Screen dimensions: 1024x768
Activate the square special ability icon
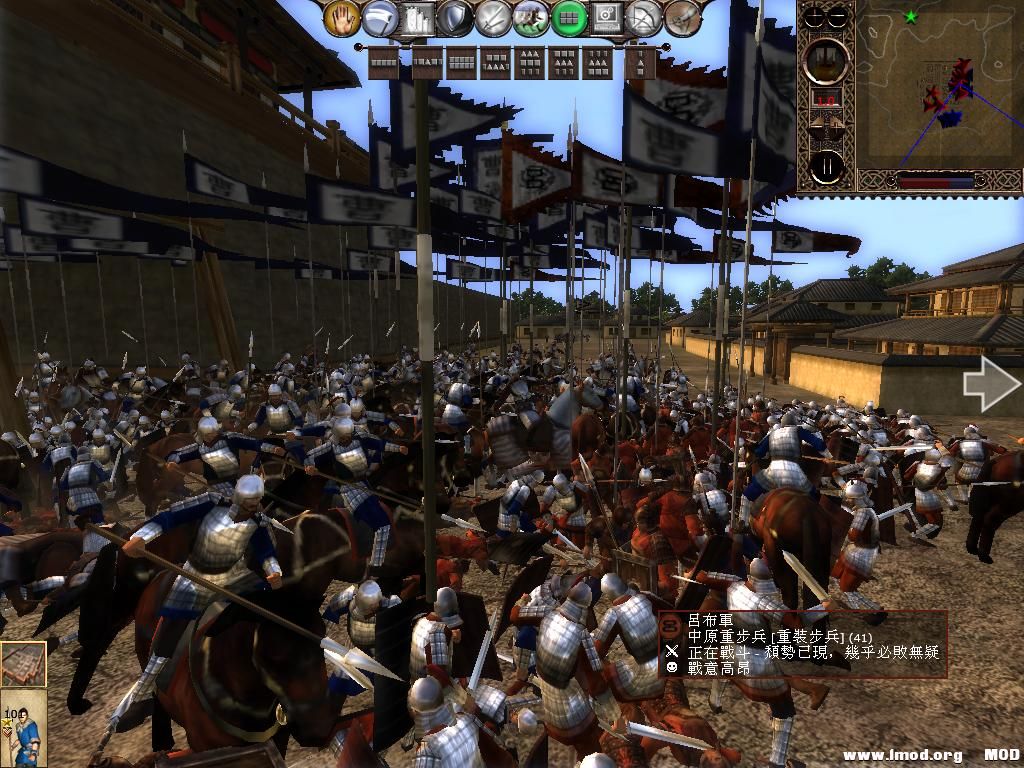[606, 17]
